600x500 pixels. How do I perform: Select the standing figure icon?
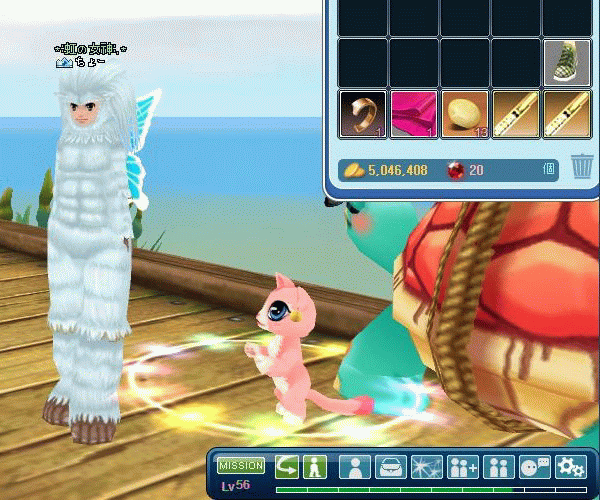pyautogui.click(x=315, y=467)
